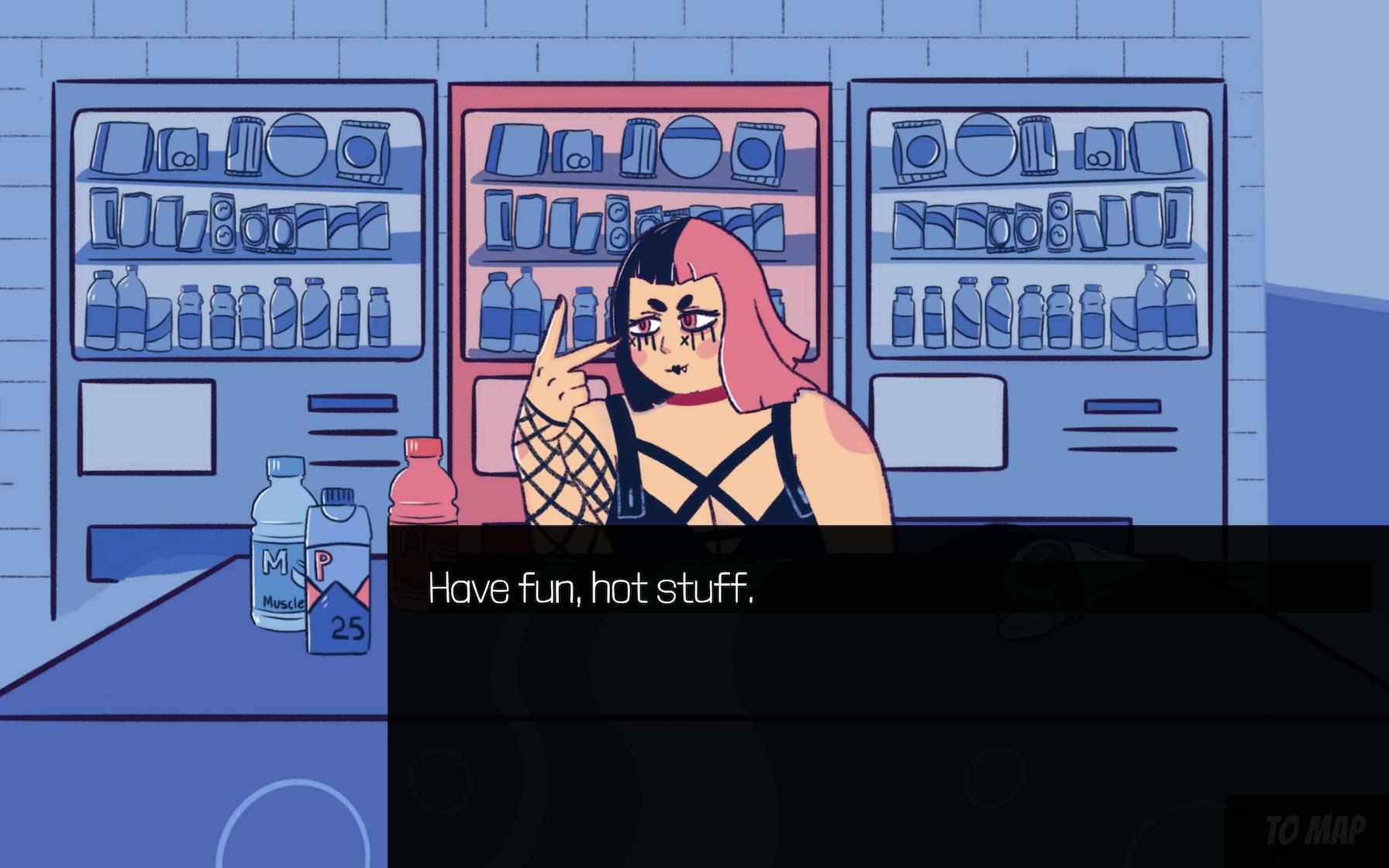The height and width of the screenshot is (868, 1389).
Task: Click the "Have fun, hot stuff." text
Action: pyautogui.click(x=593, y=591)
